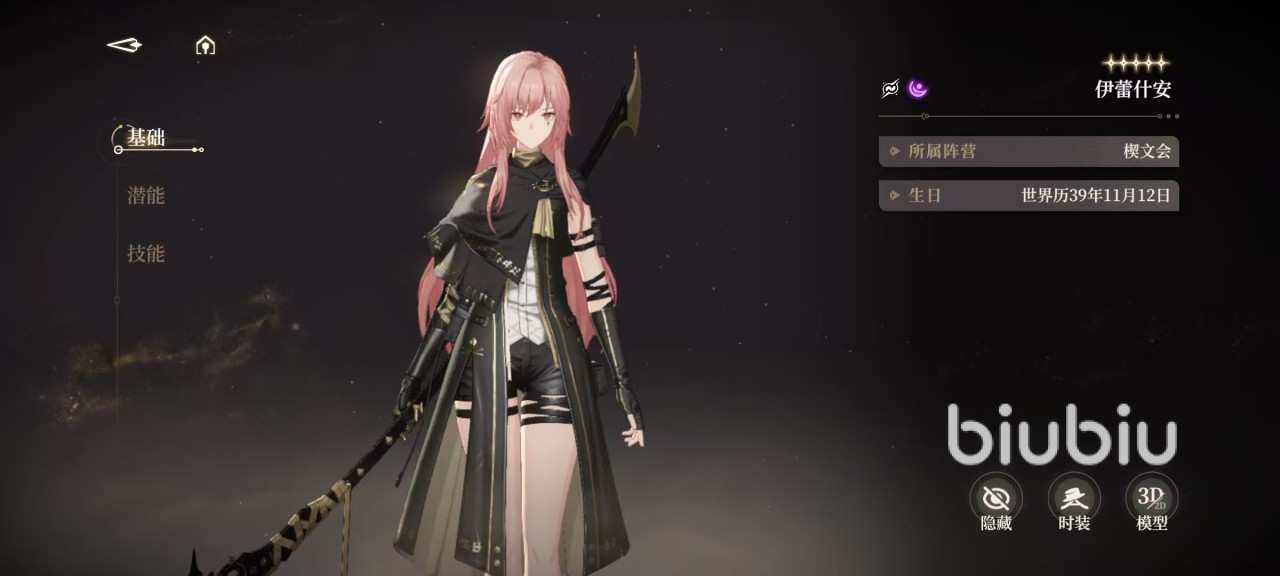Expand the 所属阵营 faction row
This screenshot has height=576, width=1280.
[1028, 151]
